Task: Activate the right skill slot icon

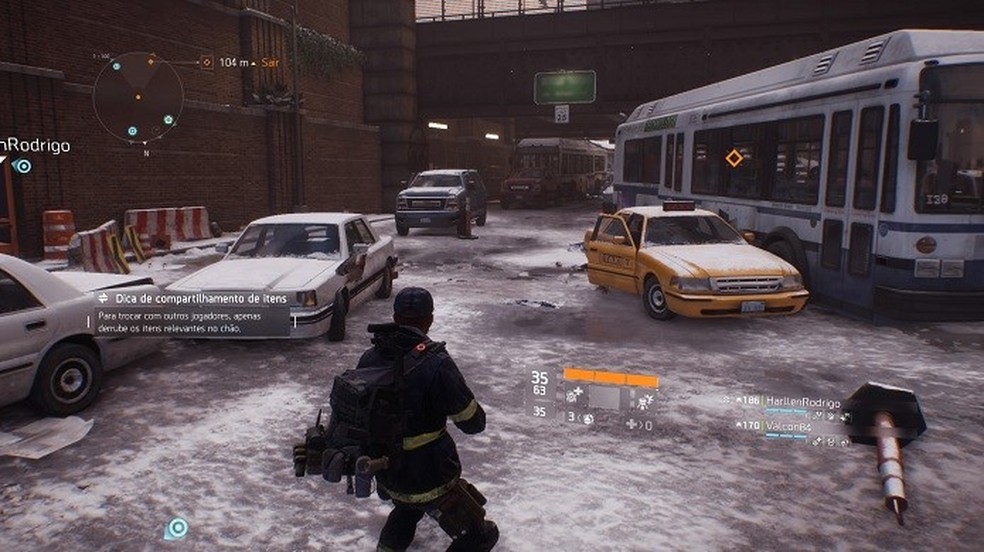Action: coord(644,399)
